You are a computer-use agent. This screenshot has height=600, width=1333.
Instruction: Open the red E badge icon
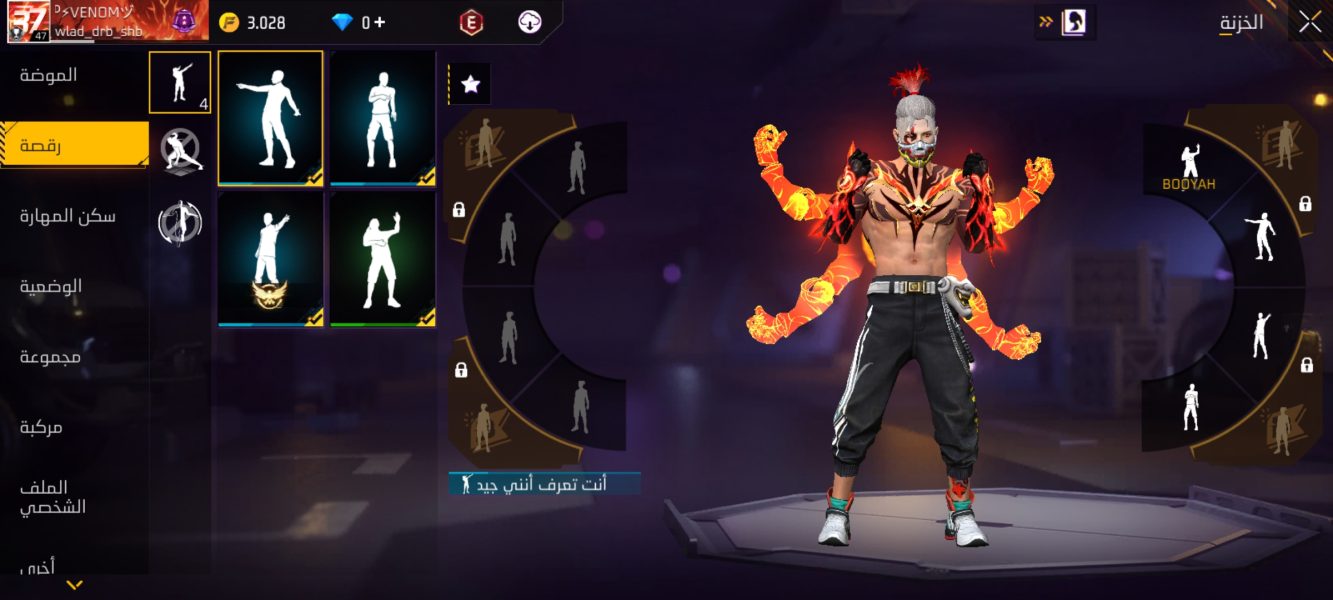coord(471,22)
